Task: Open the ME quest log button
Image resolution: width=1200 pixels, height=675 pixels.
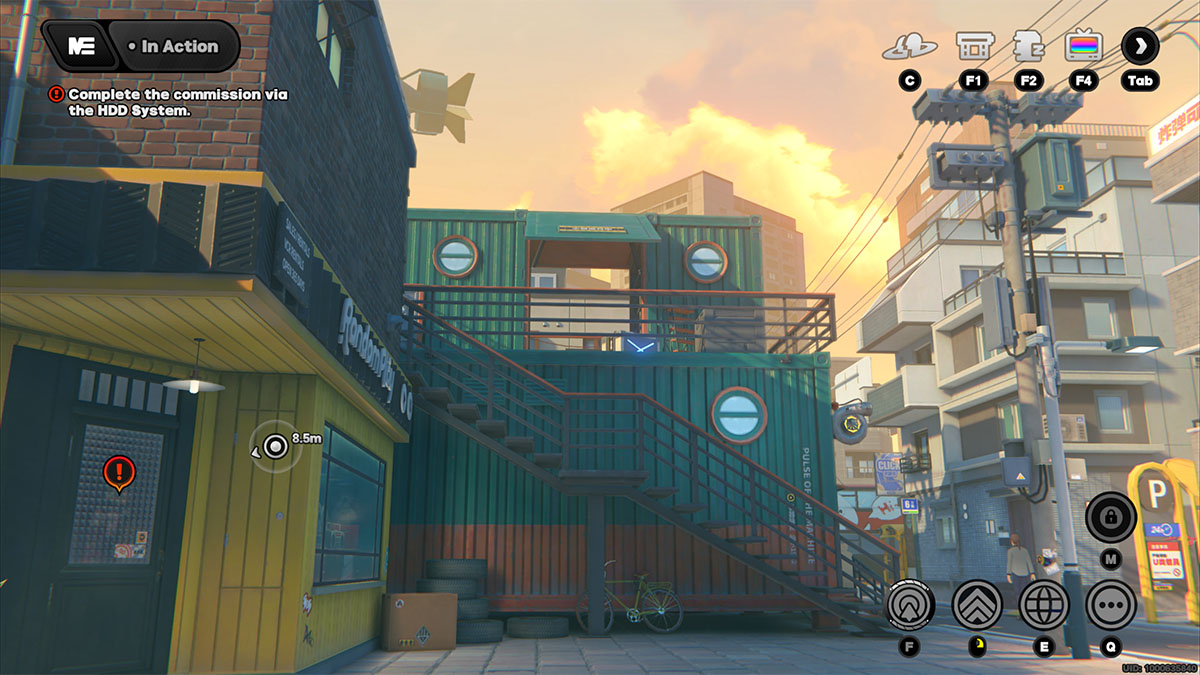Action: coord(82,46)
